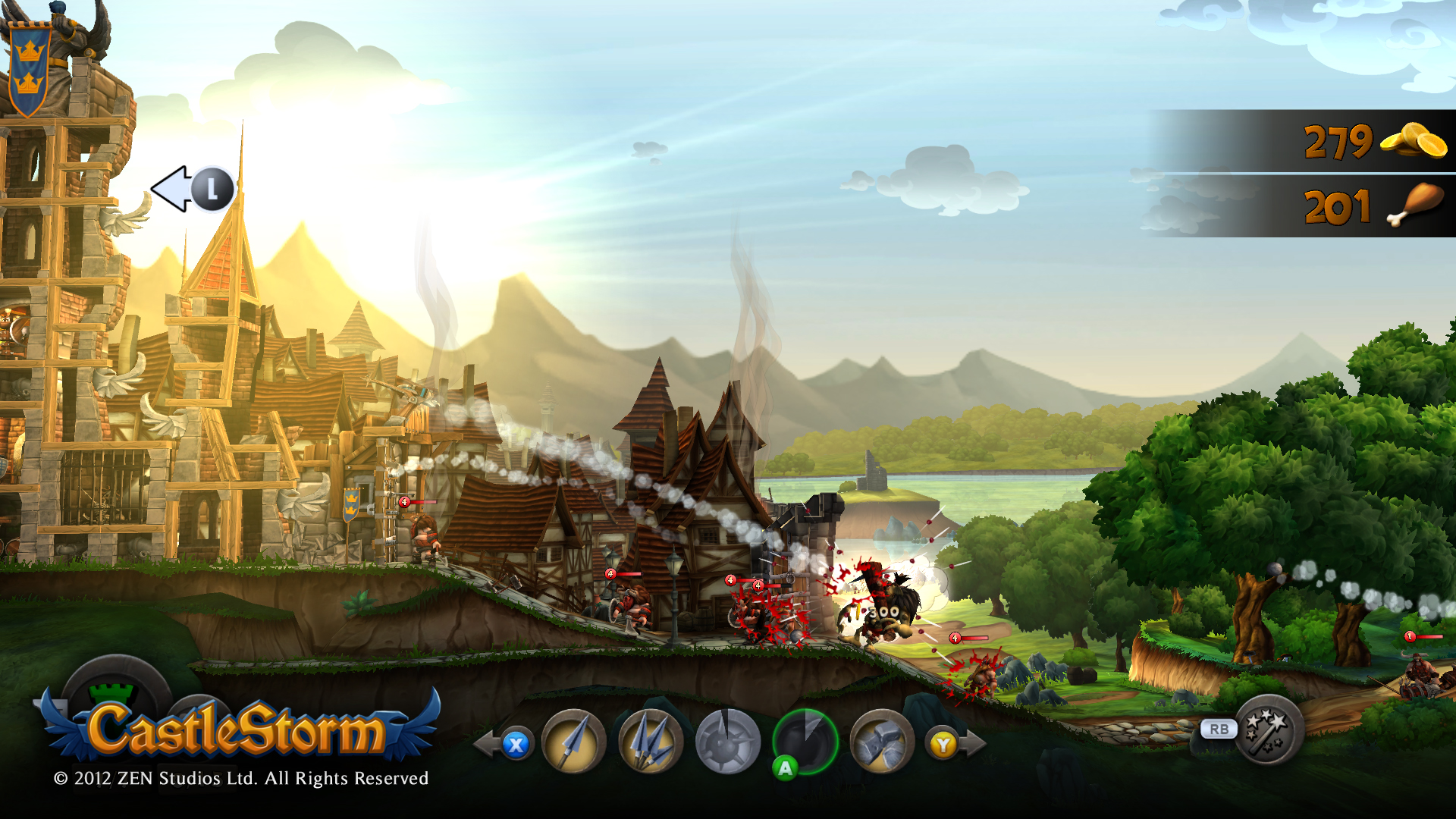1456x819 pixels.
Task: Select the green-highlighted black bomb ammo
Action: [x=805, y=741]
